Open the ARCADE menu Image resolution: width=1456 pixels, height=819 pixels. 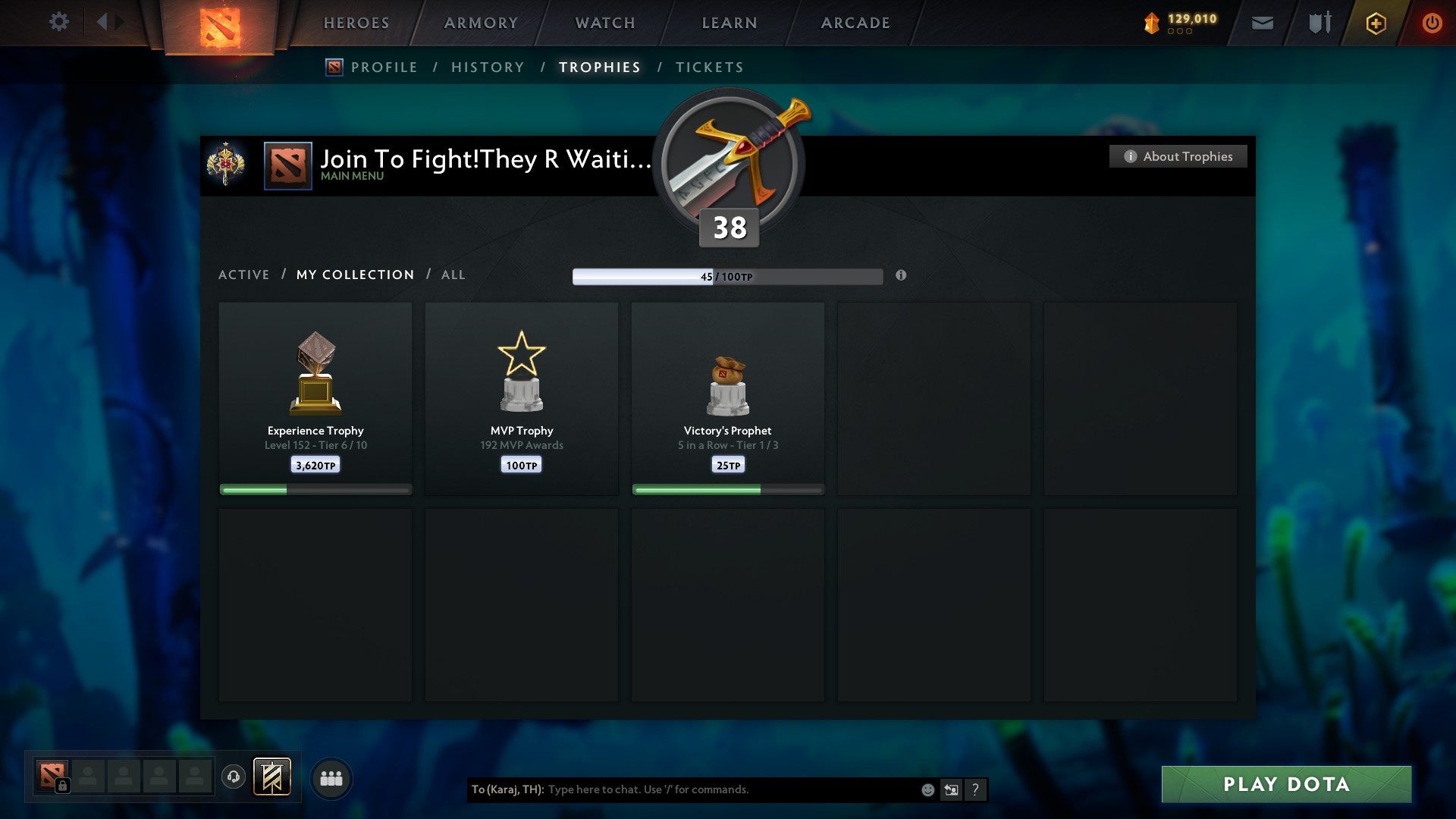tap(854, 23)
